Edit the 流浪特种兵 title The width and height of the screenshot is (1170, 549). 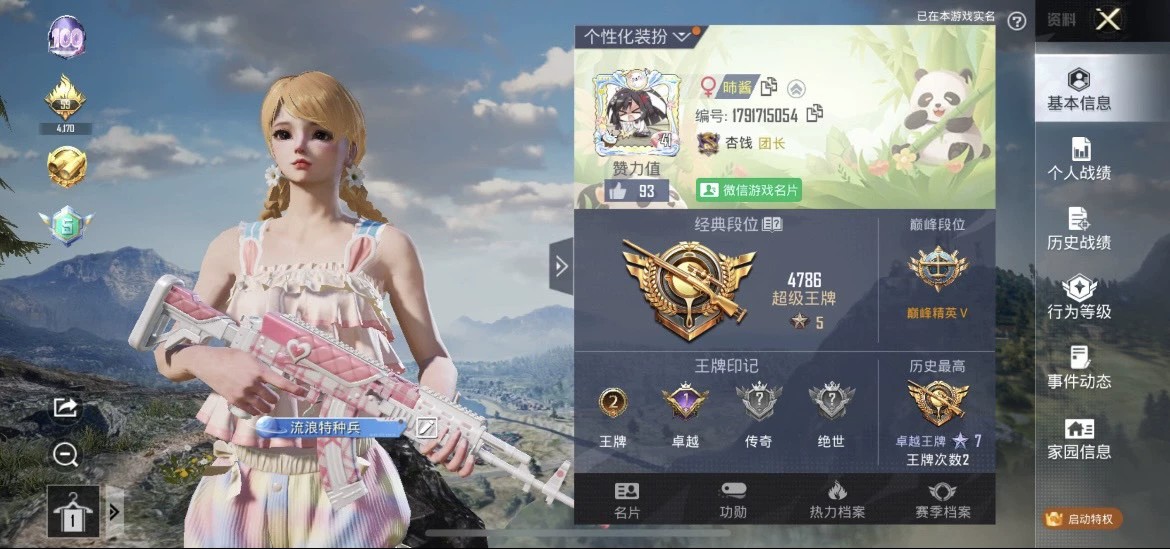(x=427, y=428)
